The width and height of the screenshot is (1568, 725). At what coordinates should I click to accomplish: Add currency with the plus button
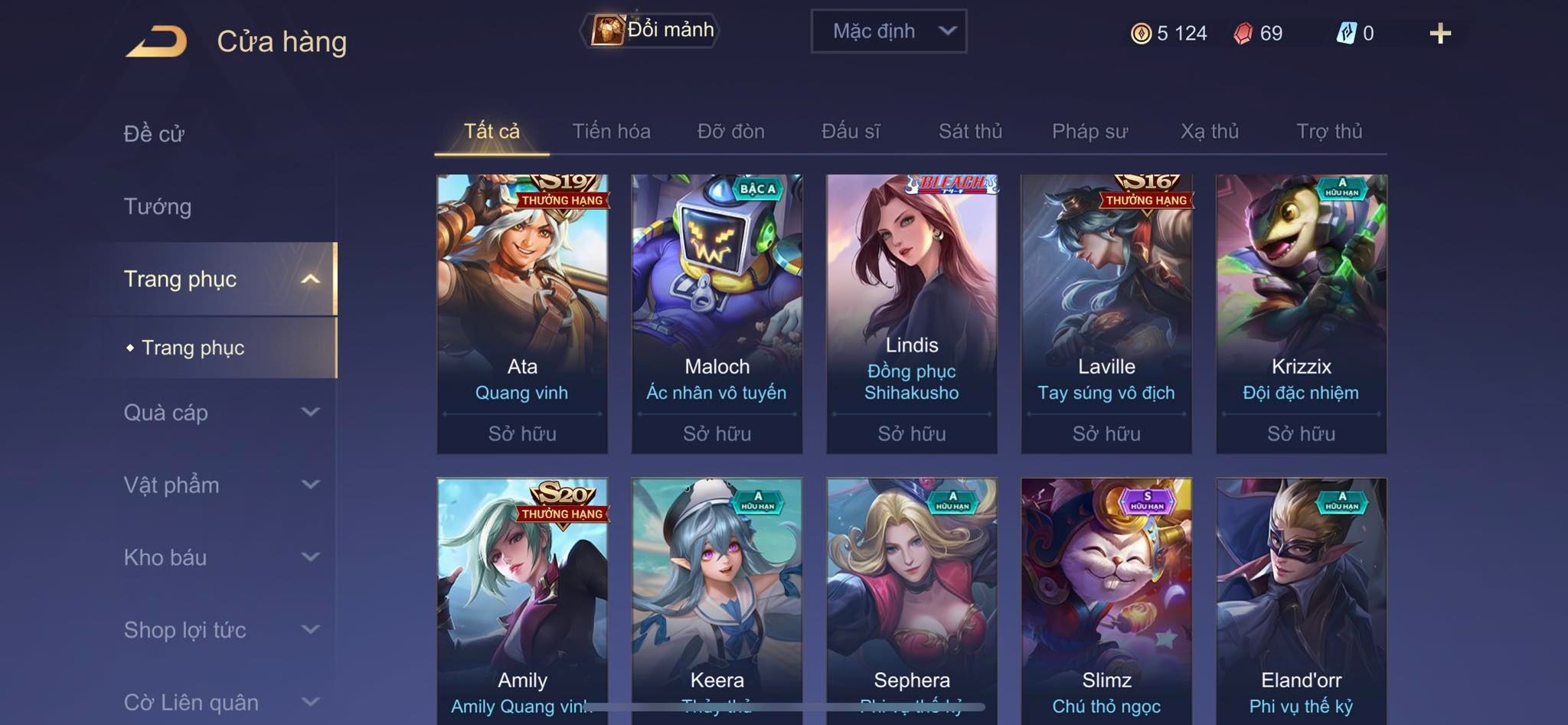pos(1439,34)
